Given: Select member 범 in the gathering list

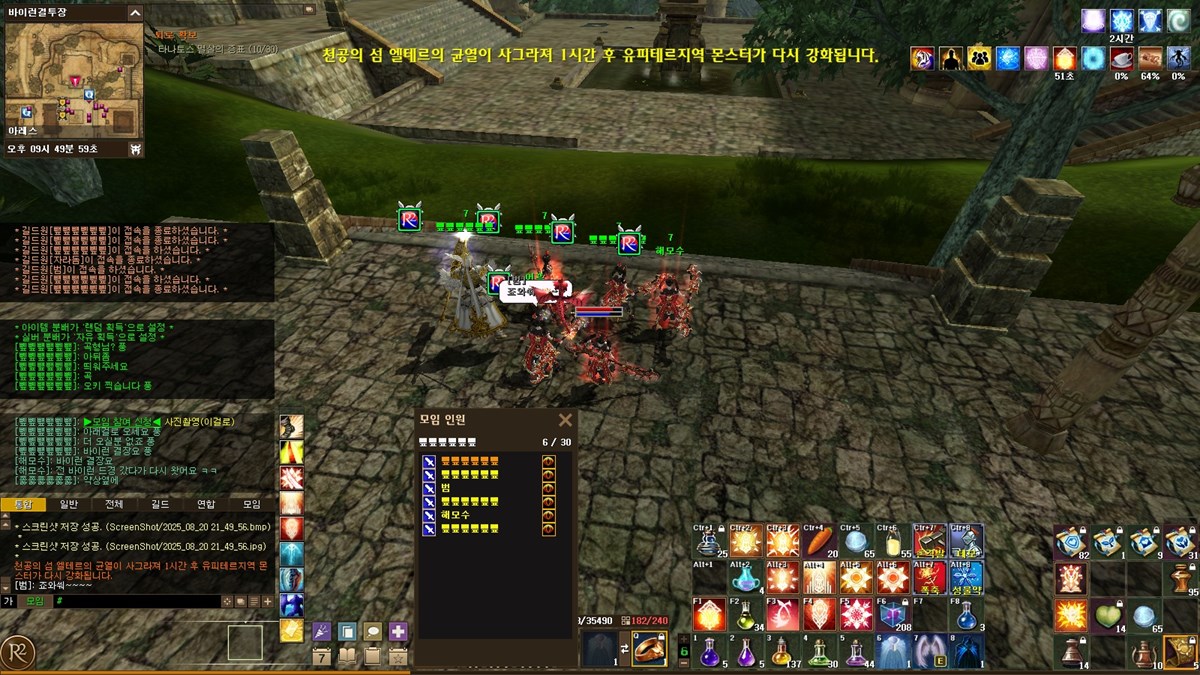Looking at the screenshot, I should tap(446, 487).
